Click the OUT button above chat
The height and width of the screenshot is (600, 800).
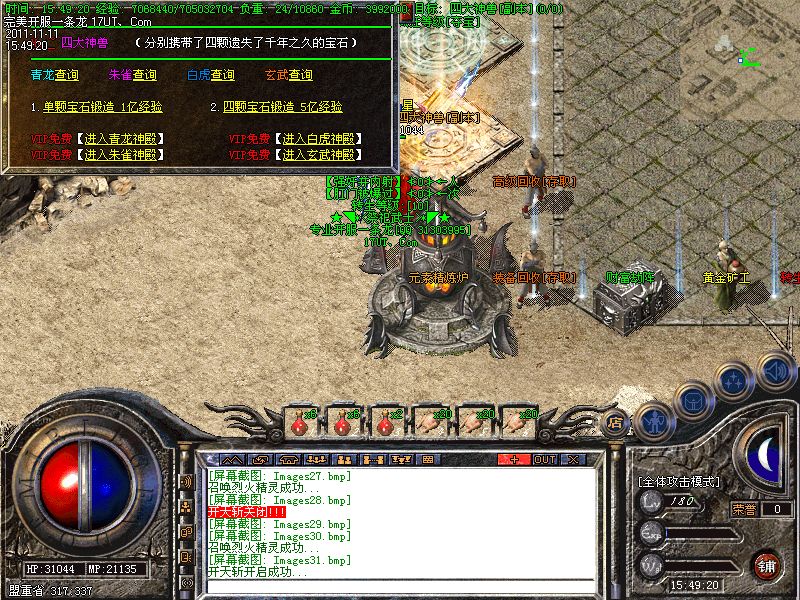coord(545,459)
